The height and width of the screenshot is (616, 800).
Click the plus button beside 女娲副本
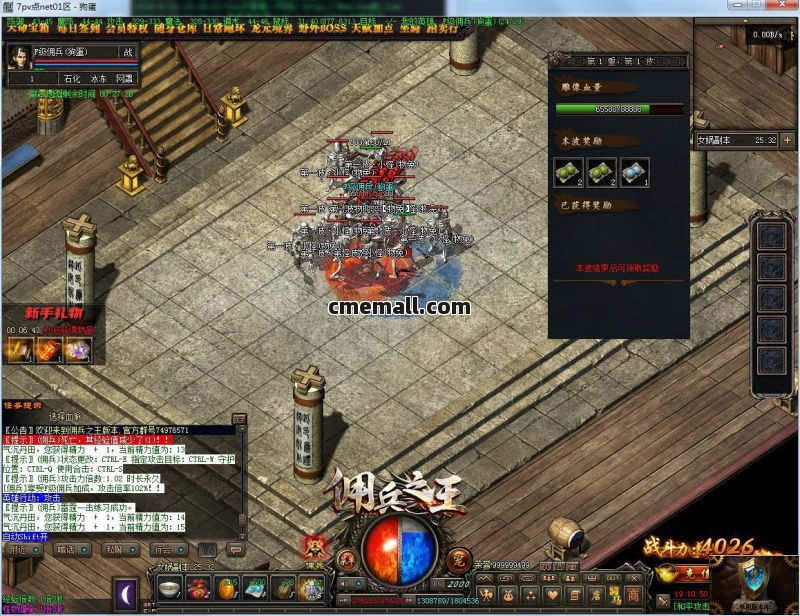pos(787,141)
